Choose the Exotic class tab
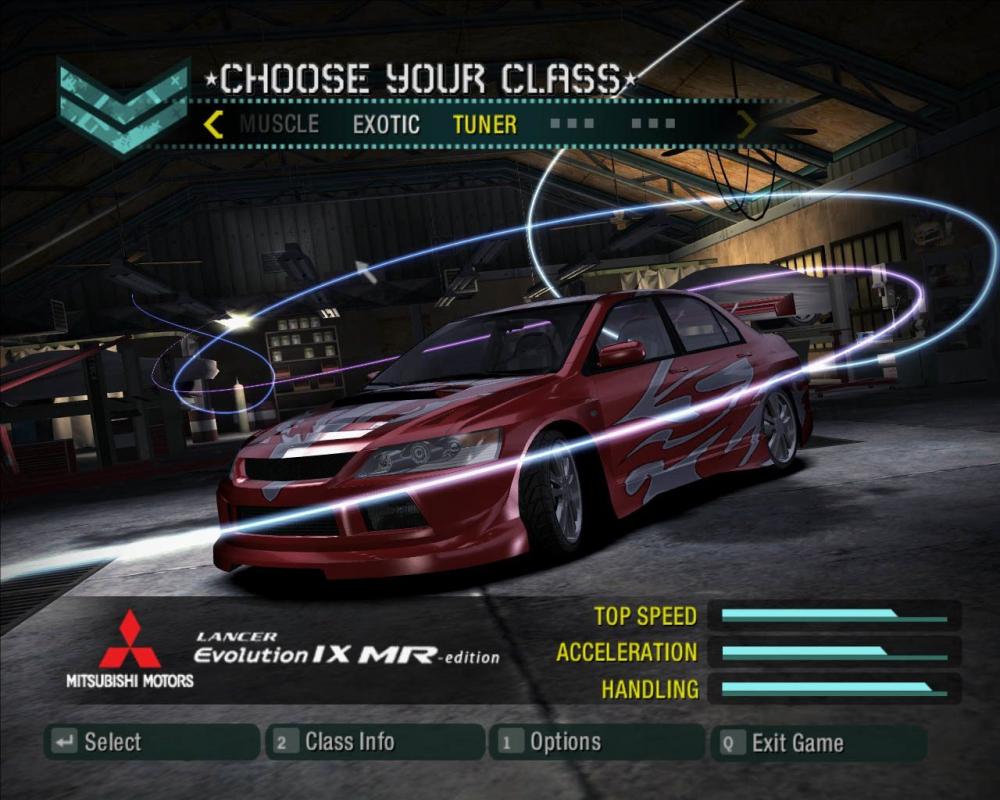Screen dimensions: 1000x800 click(386, 125)
